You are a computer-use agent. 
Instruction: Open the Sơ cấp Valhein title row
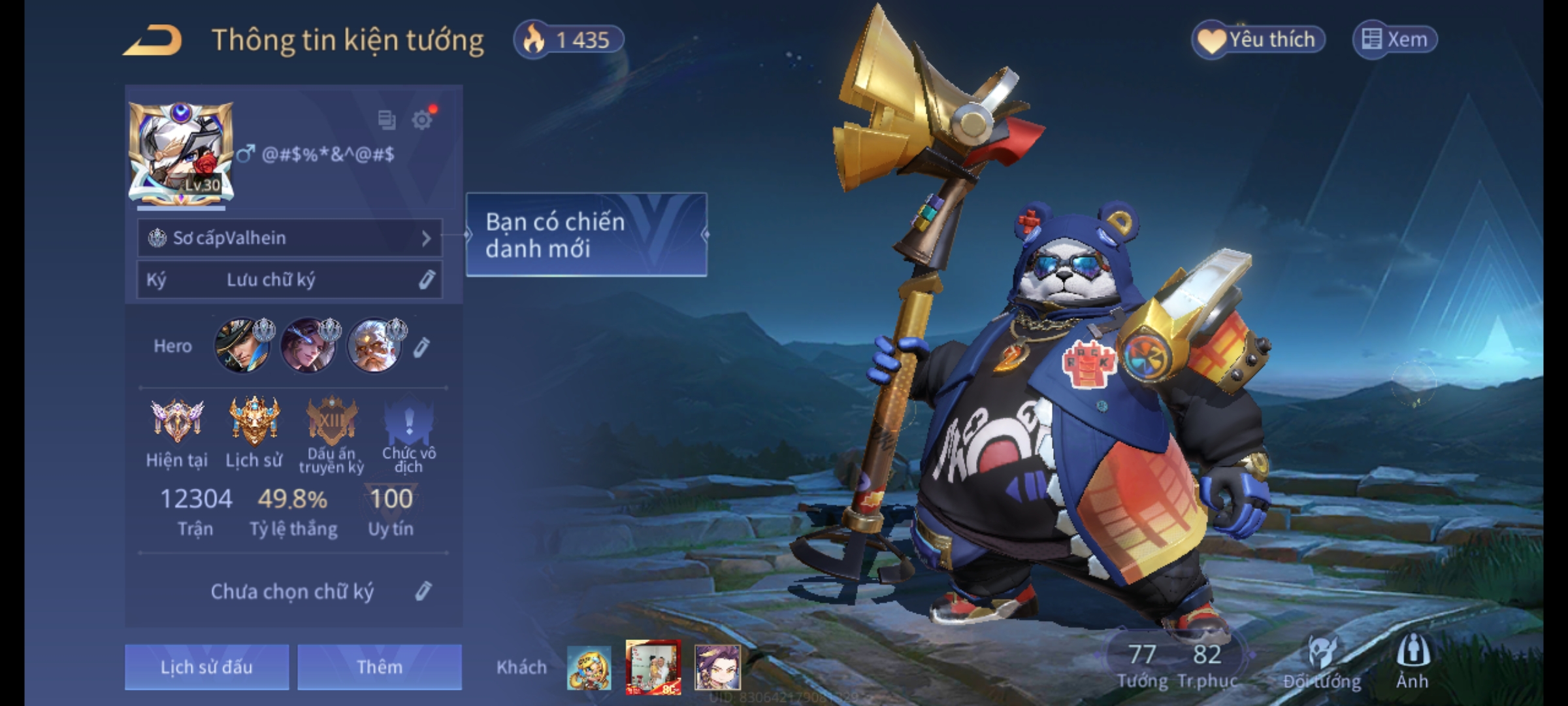click(x=289, y=238)
